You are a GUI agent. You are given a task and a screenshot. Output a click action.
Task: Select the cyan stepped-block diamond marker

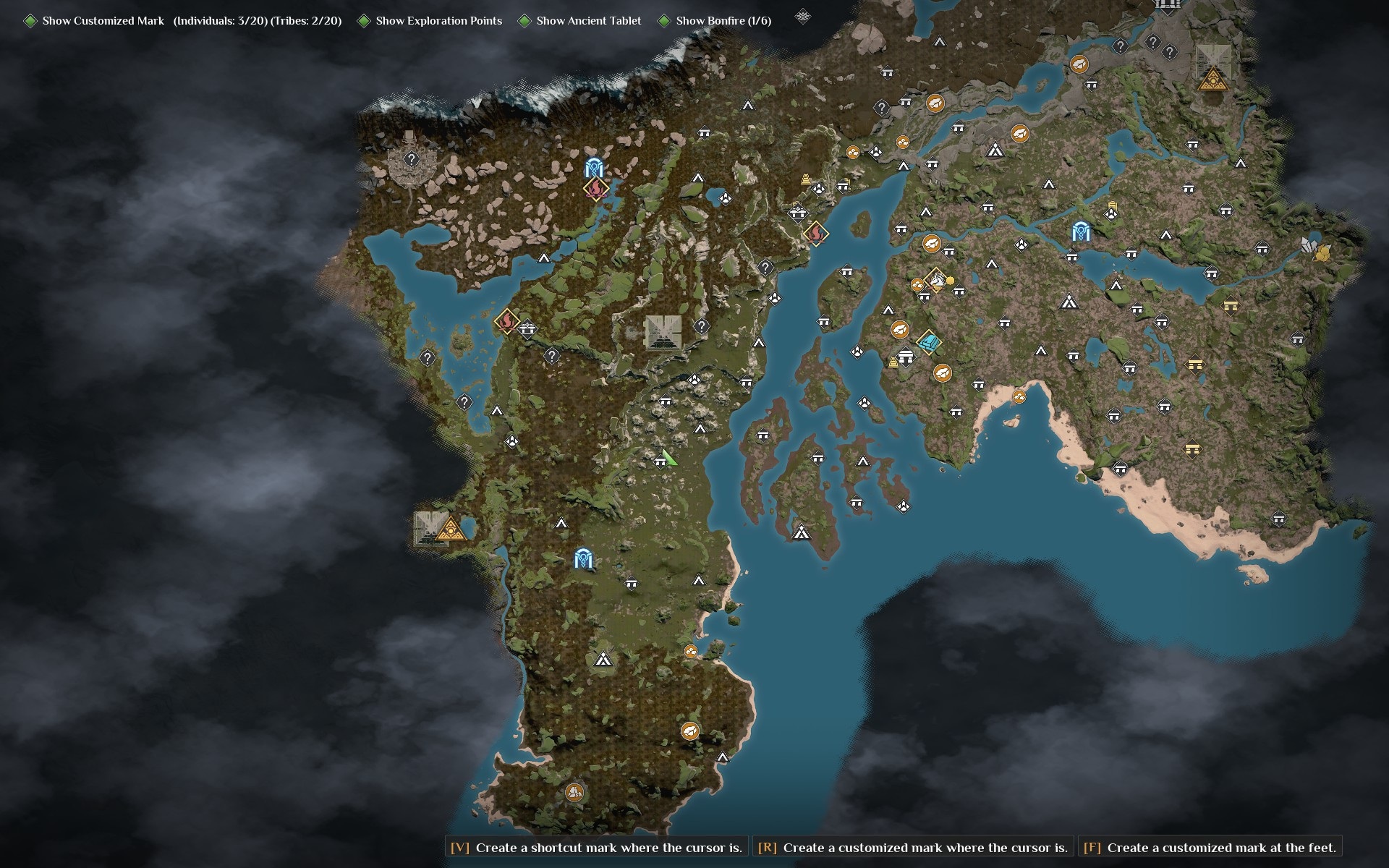click(929, 341)
